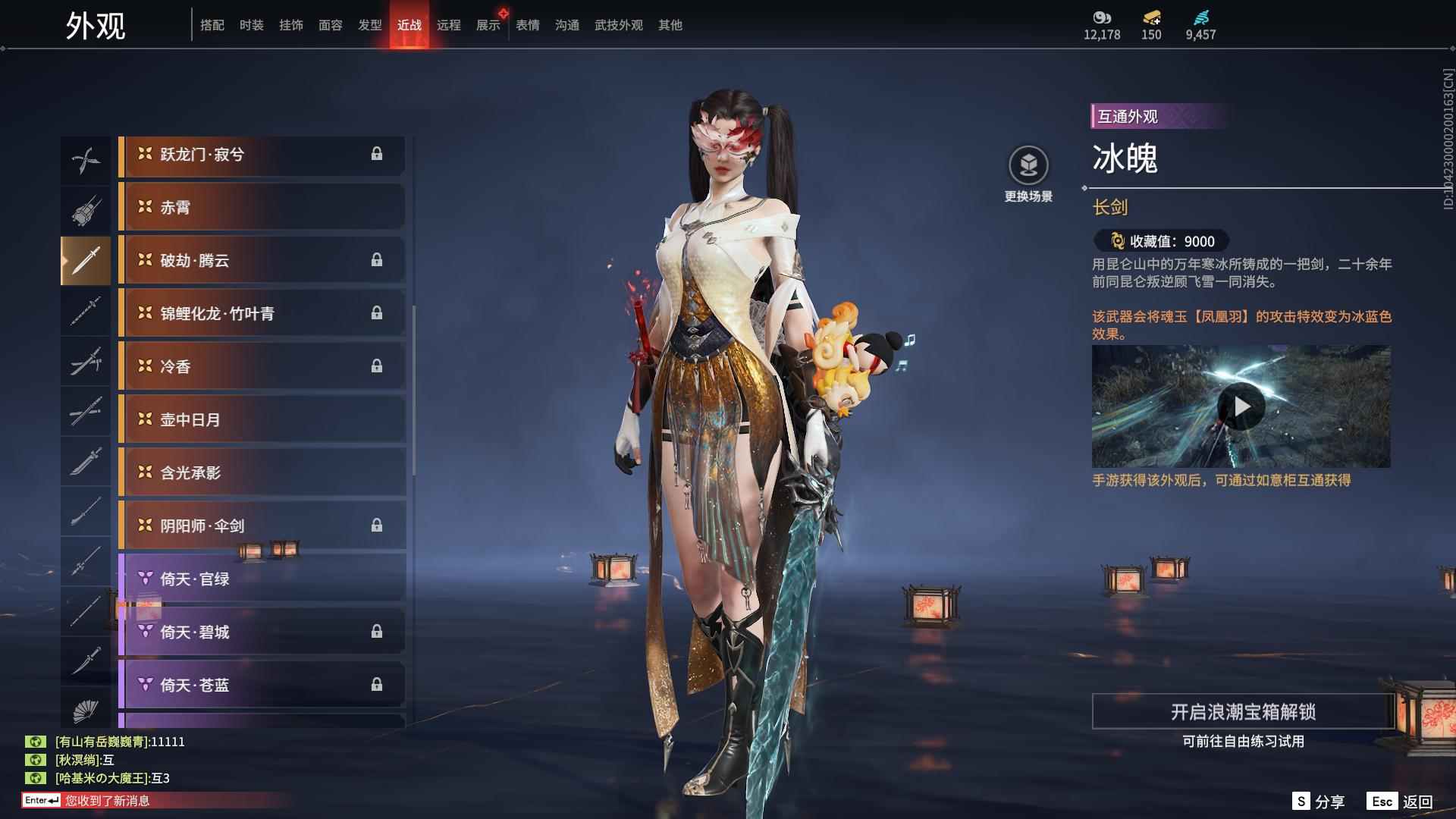Switch to the 远程 tab
This screenshot has height=819, width=1456.
point(448,25)
